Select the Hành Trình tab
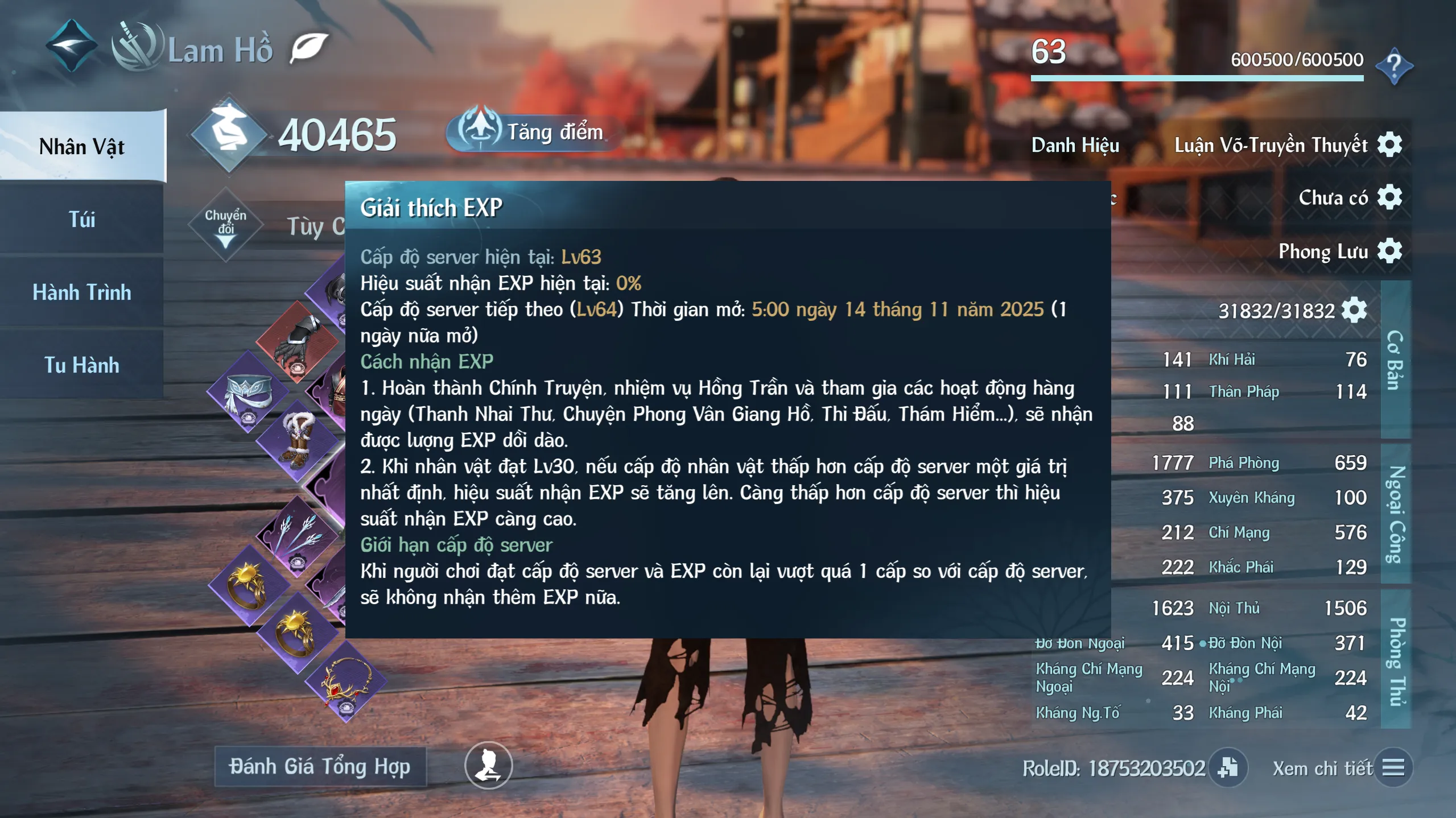Screen dimensions: 1456x818 pyautogui.click(x=82, y=292)
